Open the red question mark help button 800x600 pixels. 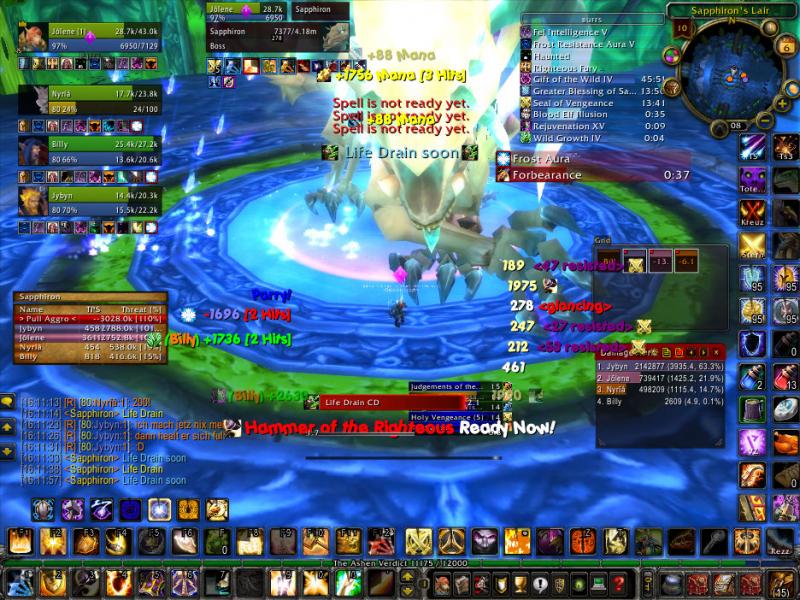click(x=619, y=583)
